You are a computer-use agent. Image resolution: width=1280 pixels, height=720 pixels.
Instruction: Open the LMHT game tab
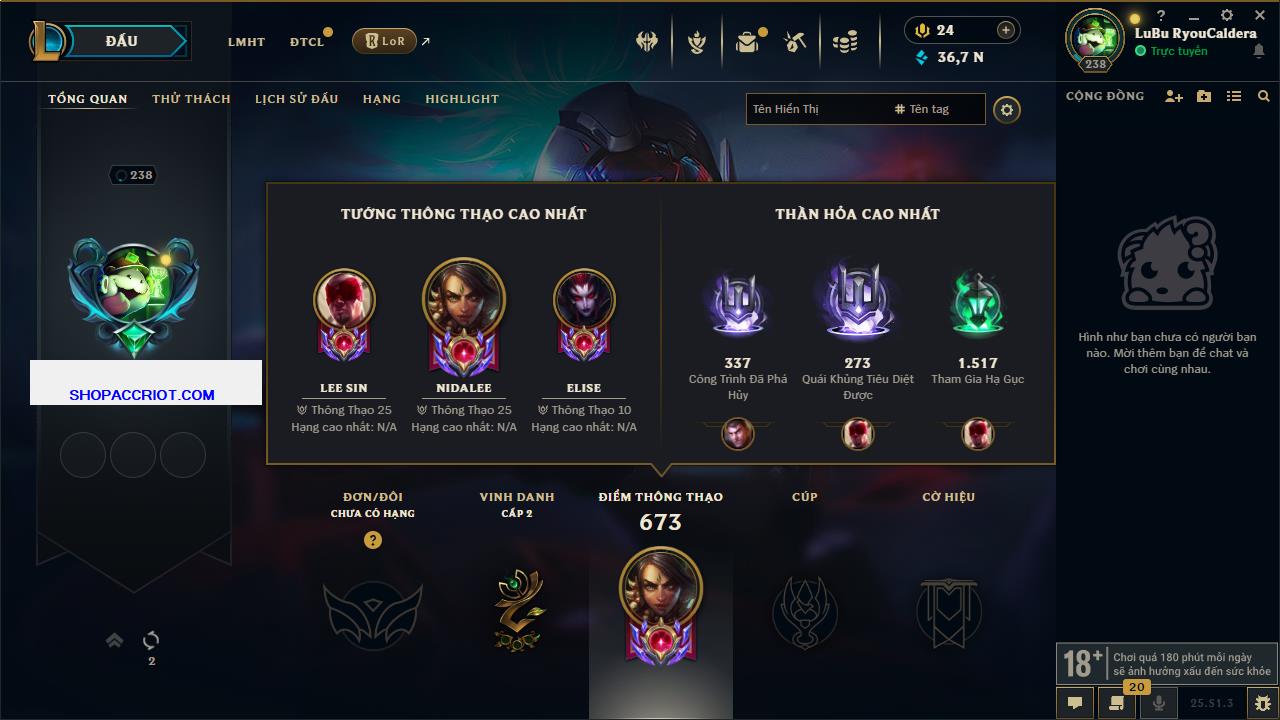pyautogui.click(x=246, y=42)
